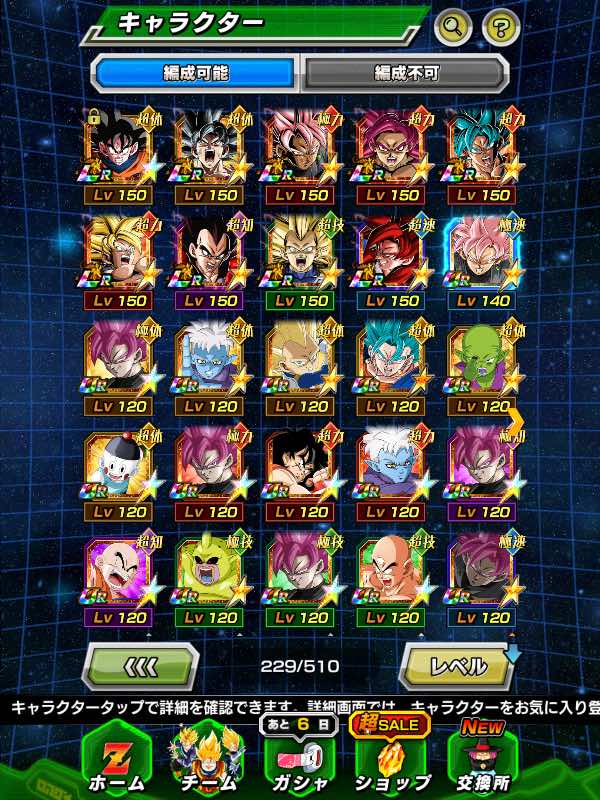Open the ショップ shop menu
This screenshot has height=800, width=600.
pyautogui.click(x=392, y=757)
